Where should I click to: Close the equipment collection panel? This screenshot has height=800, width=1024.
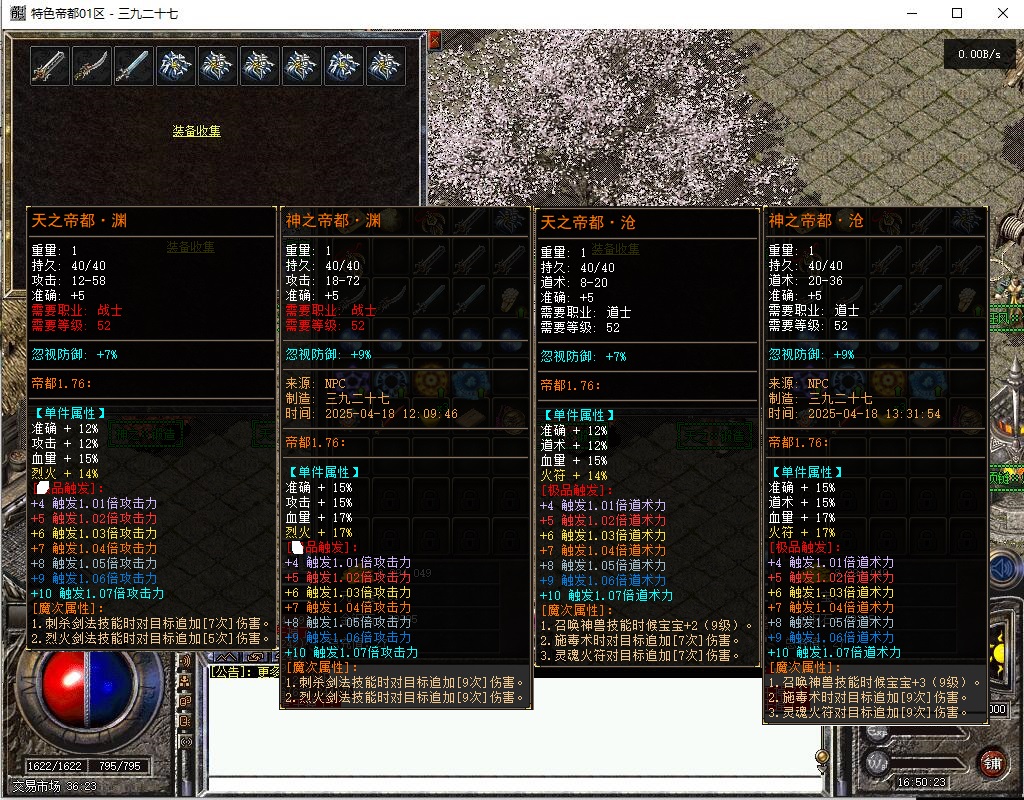434,42
